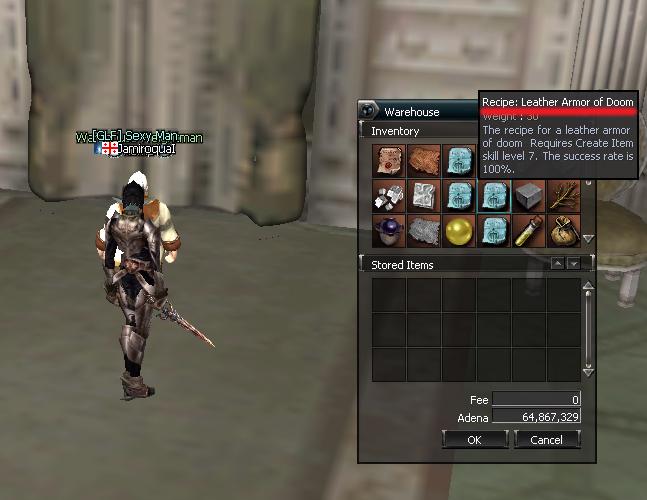Select the silver ore nuggets slot
647x500 pixels.
[x=389, y=196]
